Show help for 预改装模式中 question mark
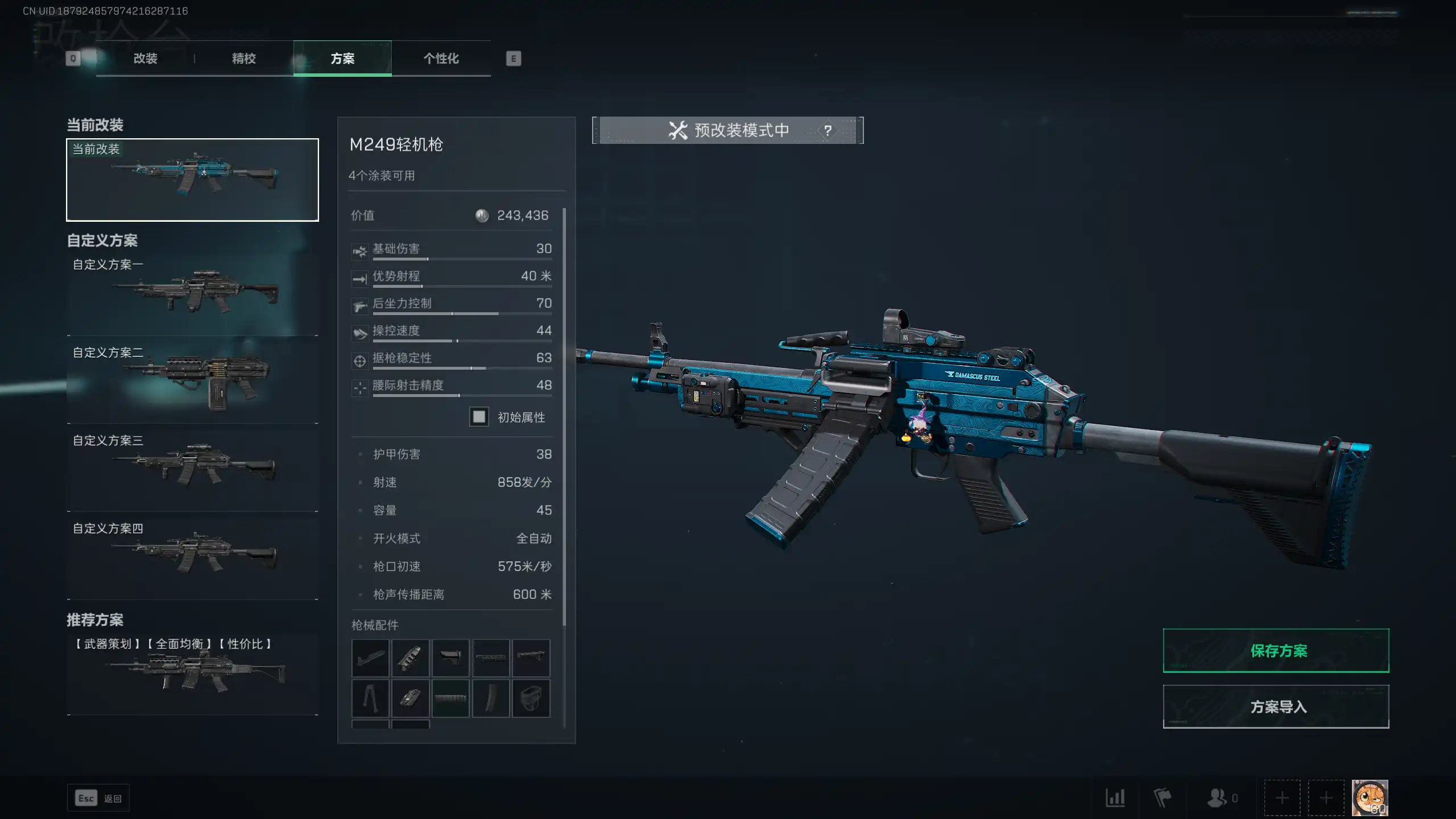Viewport: 1456px width, 819px height. pos(828,131)
